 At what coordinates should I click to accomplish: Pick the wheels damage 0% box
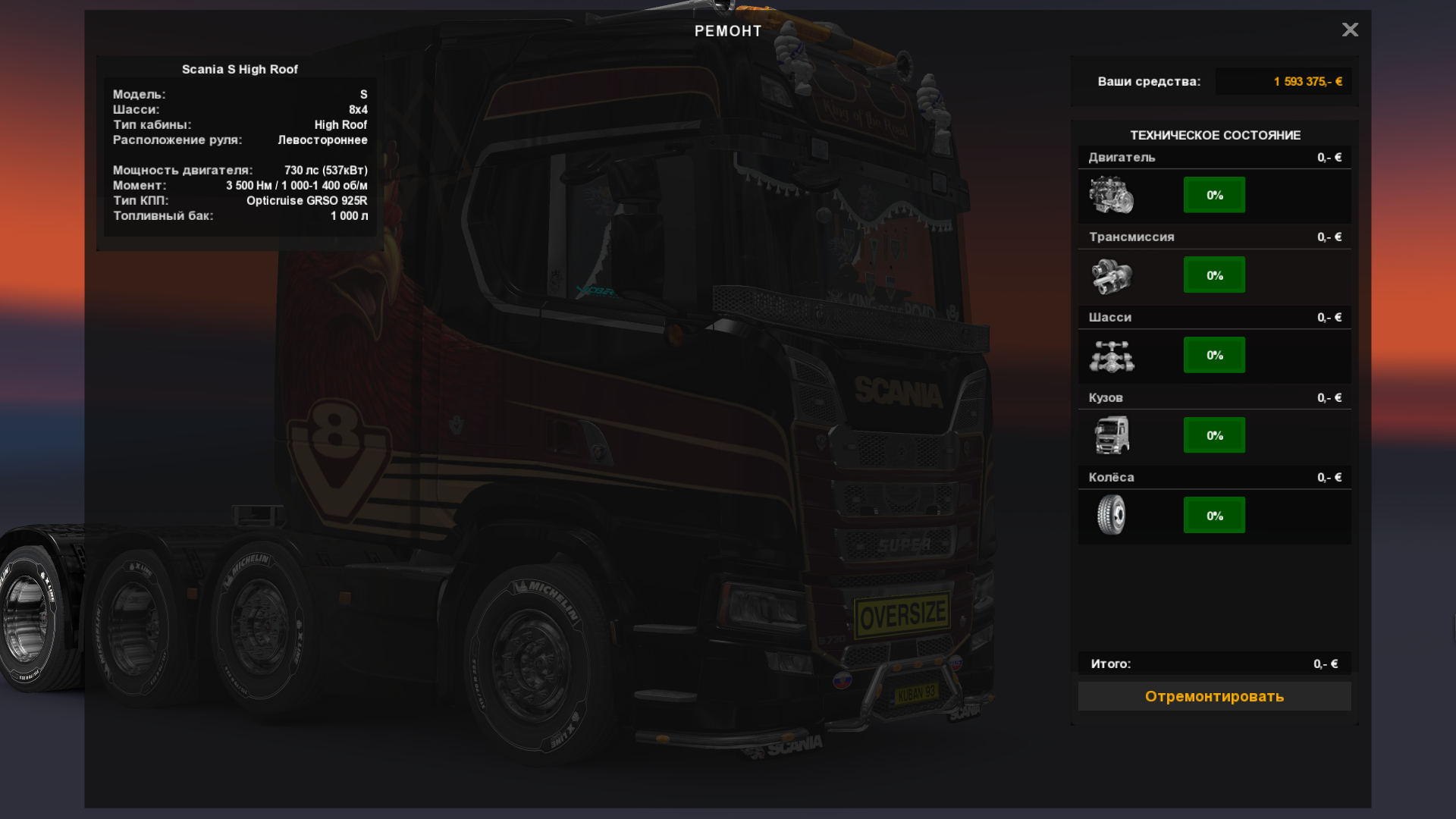tap(1214, 516)
